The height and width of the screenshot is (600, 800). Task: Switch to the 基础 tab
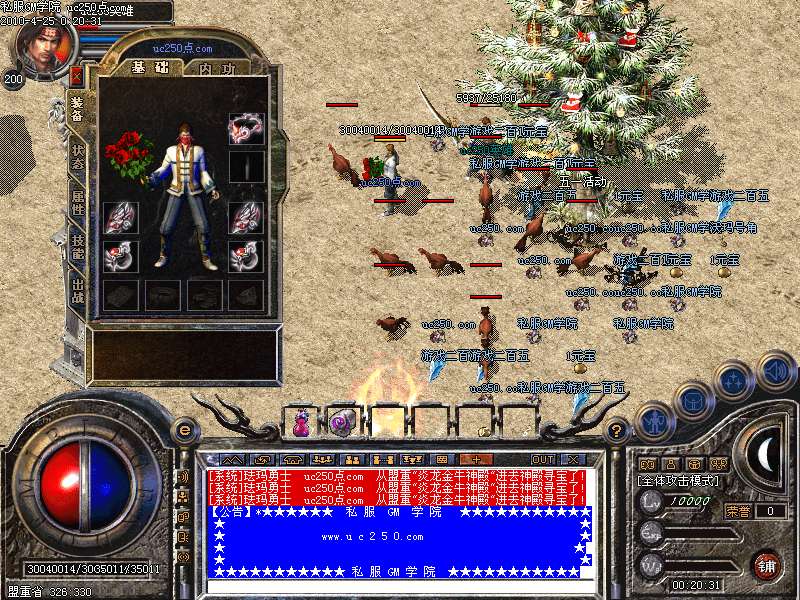tap(151, 68)
